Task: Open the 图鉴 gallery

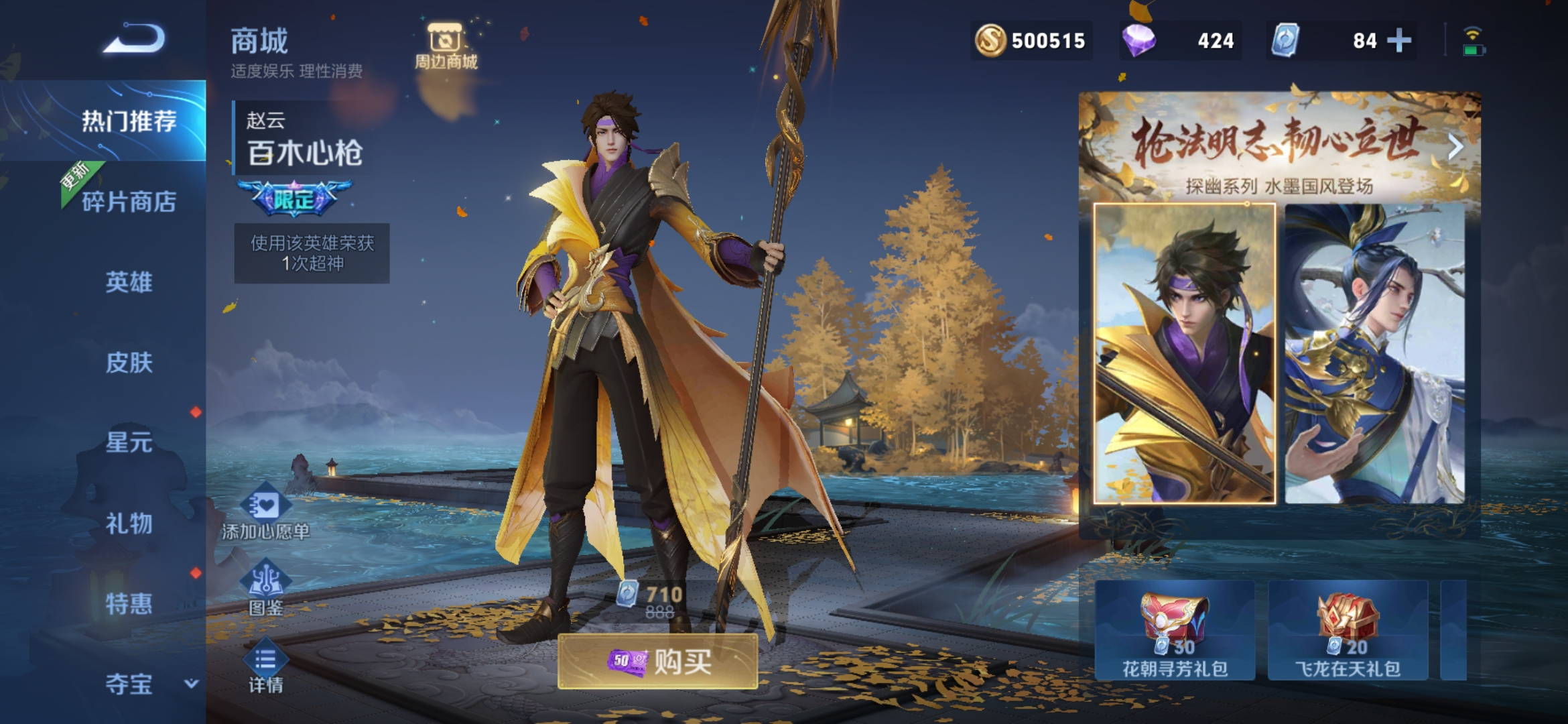Action: (265, 590)
